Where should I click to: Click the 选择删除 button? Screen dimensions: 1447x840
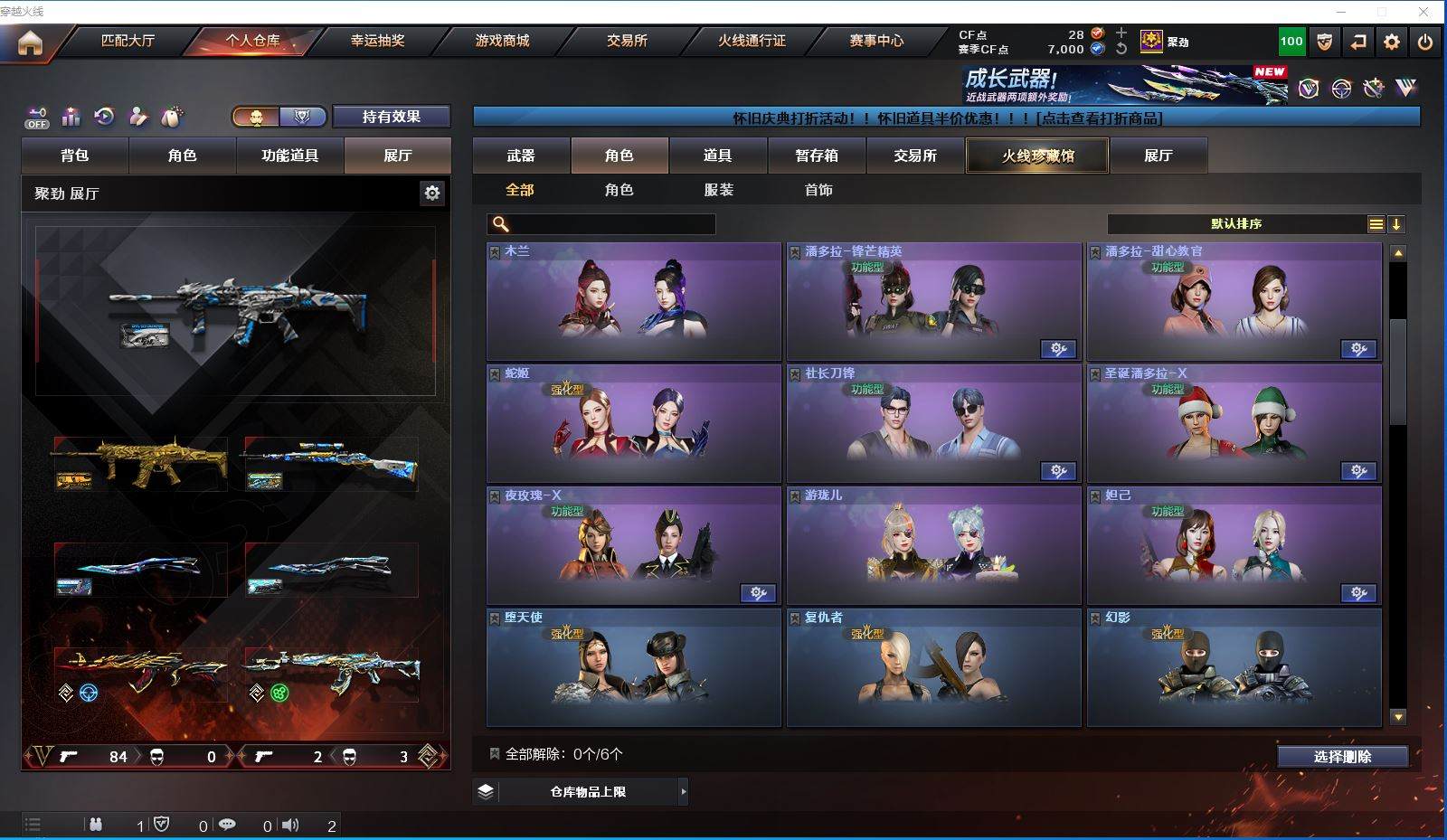pos(1342,757)
